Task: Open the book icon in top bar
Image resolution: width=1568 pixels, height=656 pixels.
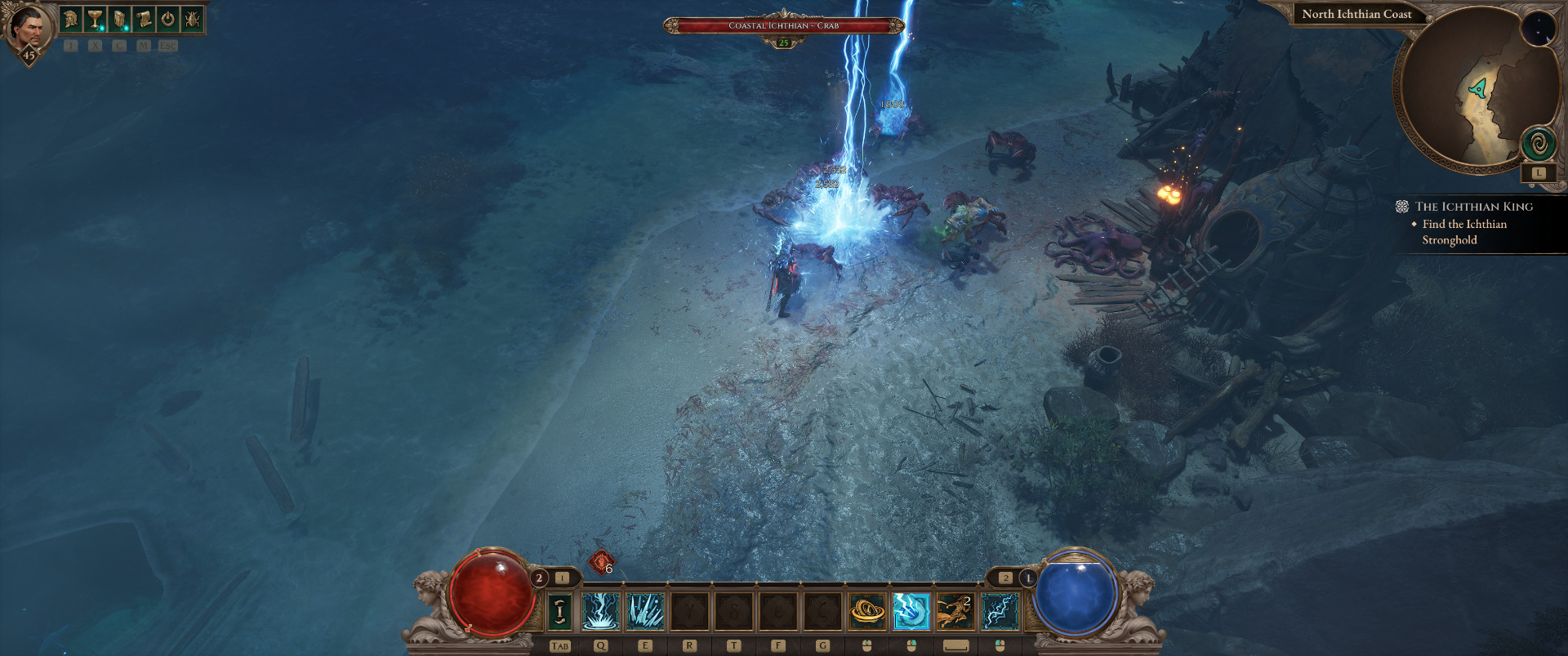Action: 119,19
